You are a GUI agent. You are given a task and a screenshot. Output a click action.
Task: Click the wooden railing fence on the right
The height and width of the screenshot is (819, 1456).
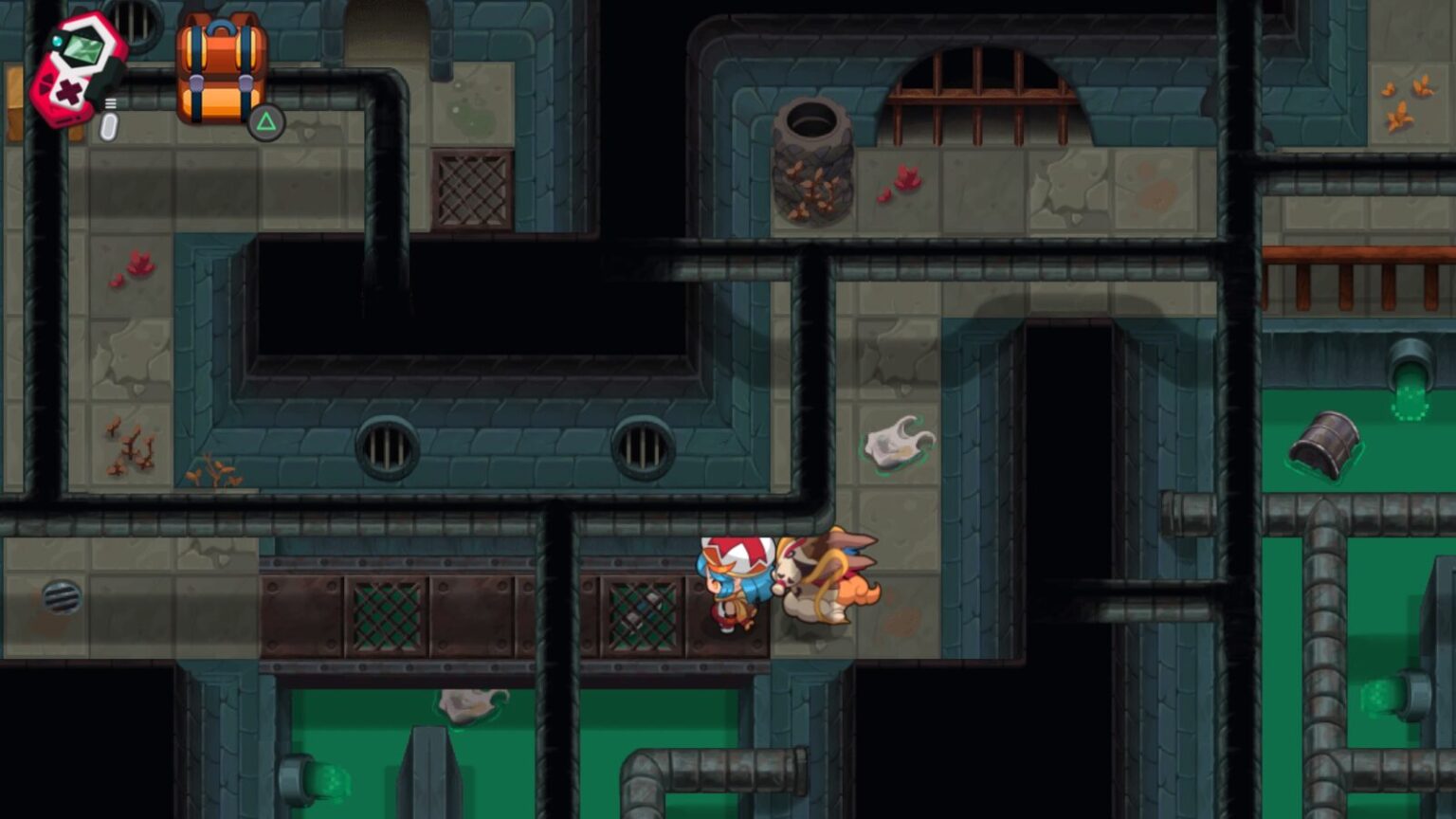click(x=1356, y=275)
